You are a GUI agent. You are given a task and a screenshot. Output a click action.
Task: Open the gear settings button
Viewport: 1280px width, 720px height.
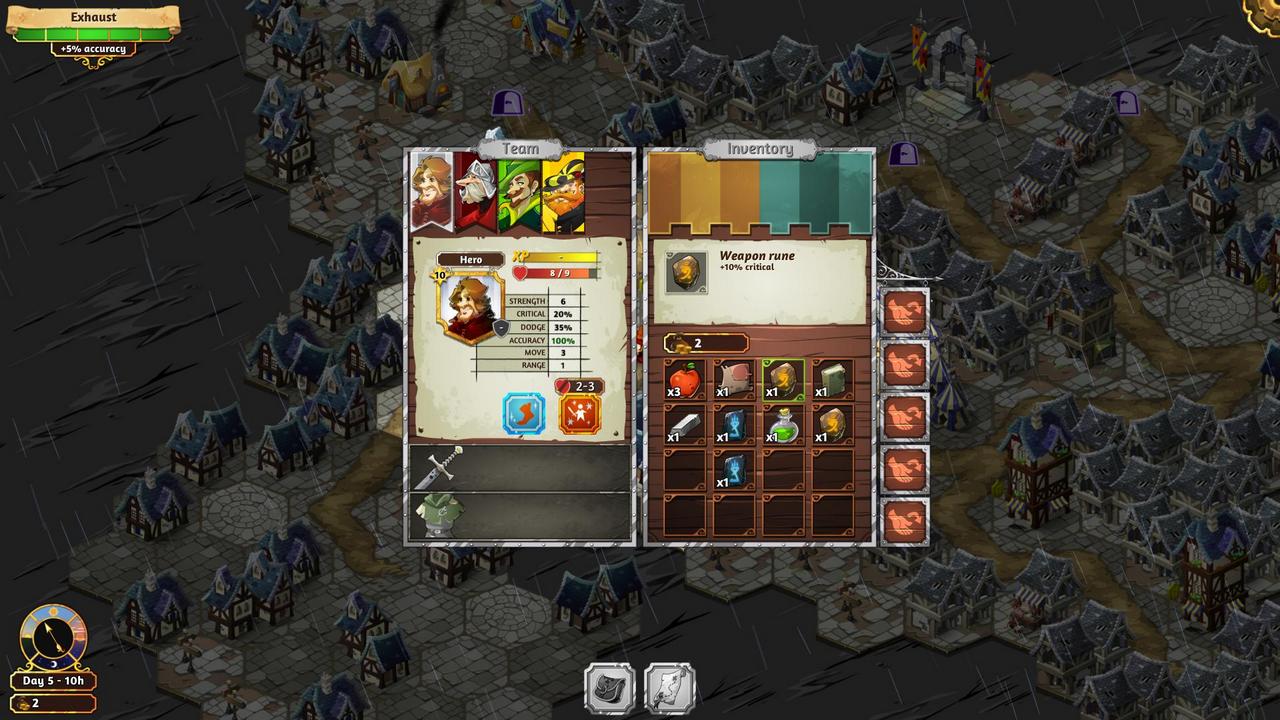(1265, 12)
